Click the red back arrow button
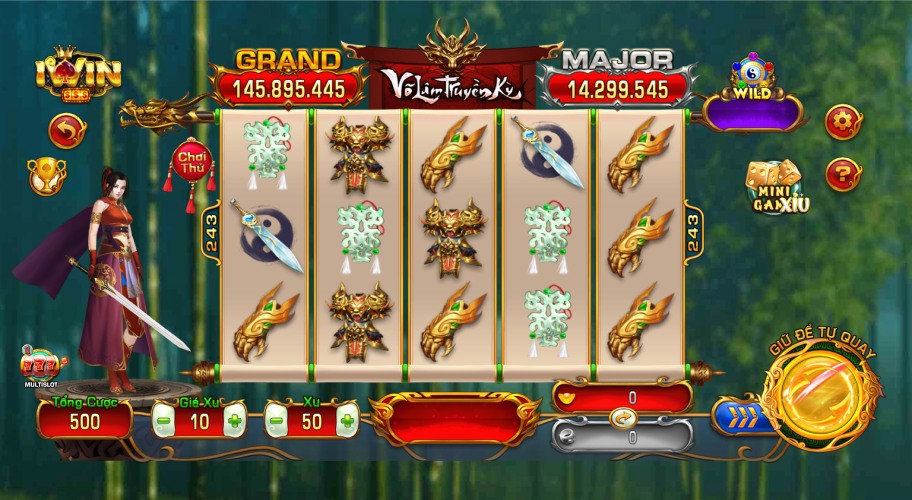The height and width of the screenshot is (500, 912). pyautogui.click(x=67, y=130)
